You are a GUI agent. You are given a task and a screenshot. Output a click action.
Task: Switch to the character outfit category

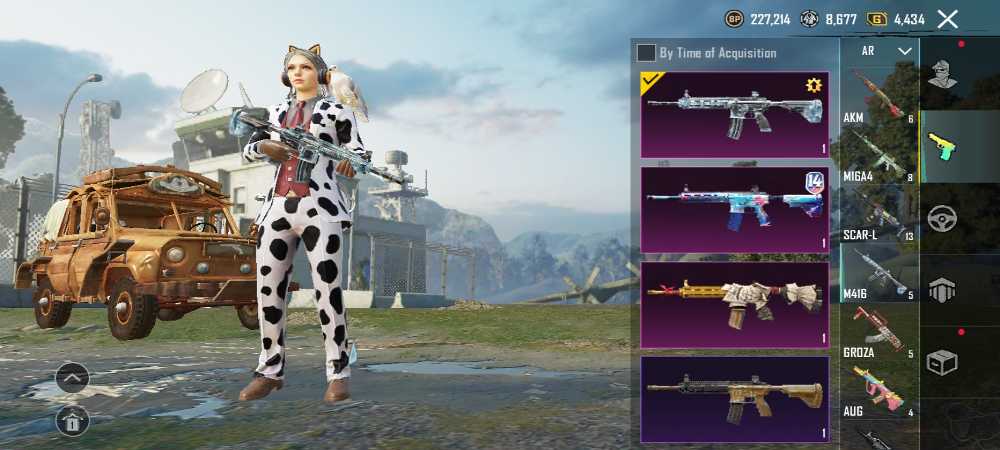coord(941,73)
